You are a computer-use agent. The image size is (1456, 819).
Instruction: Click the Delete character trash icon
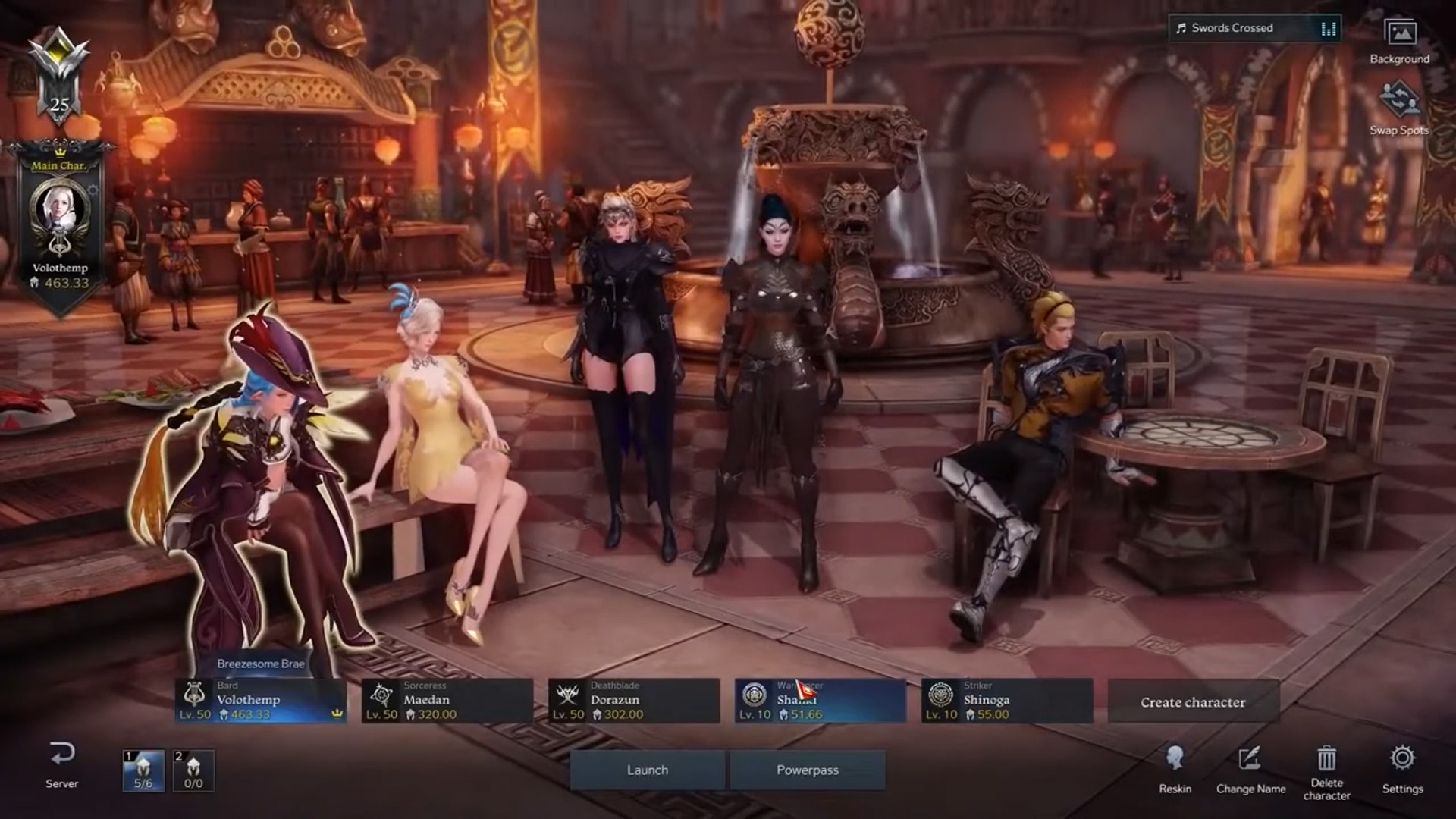point(1326,761)
